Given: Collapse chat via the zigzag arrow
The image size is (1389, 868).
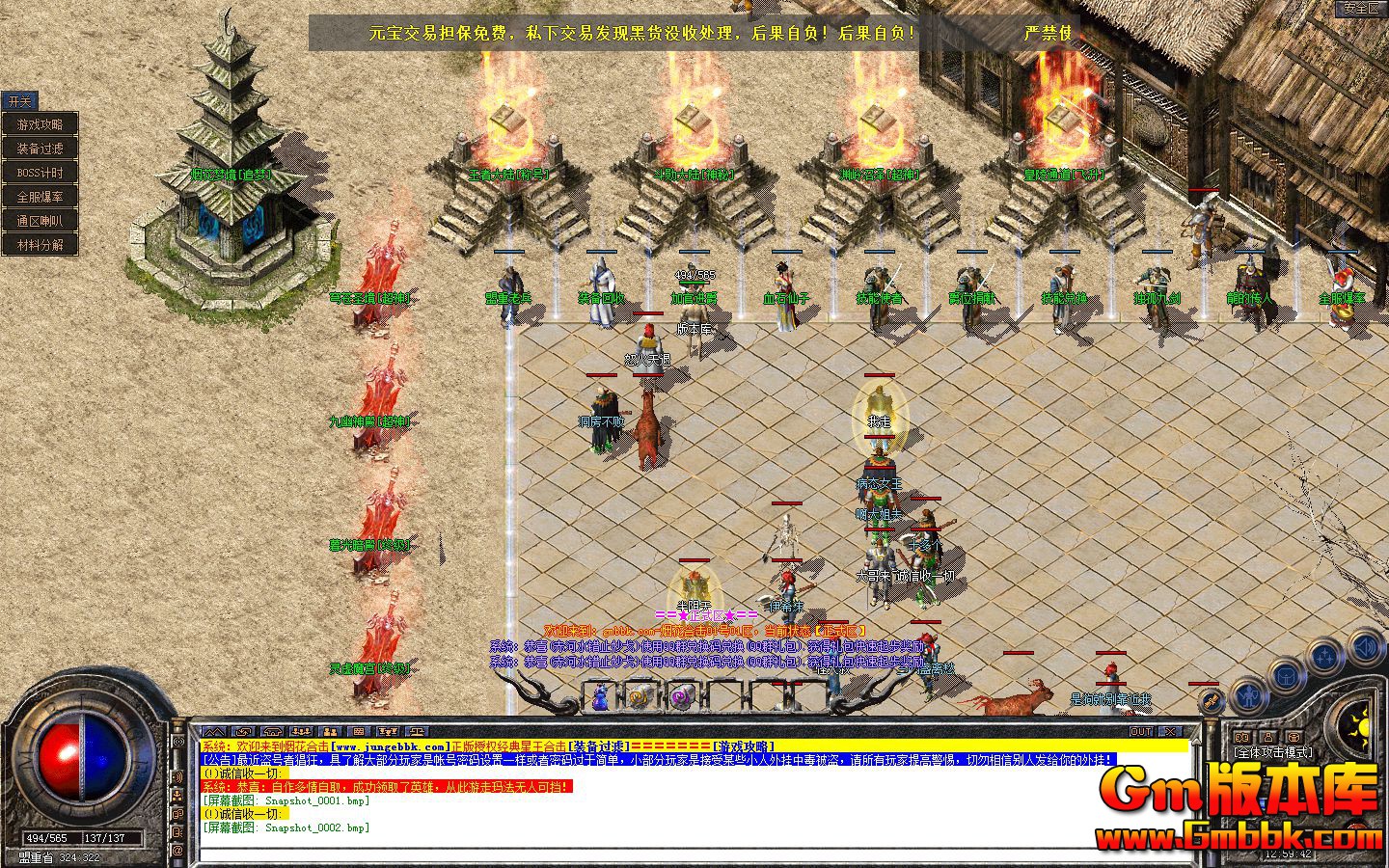Looking at the screenshot, I should click(x=214, y=730).
